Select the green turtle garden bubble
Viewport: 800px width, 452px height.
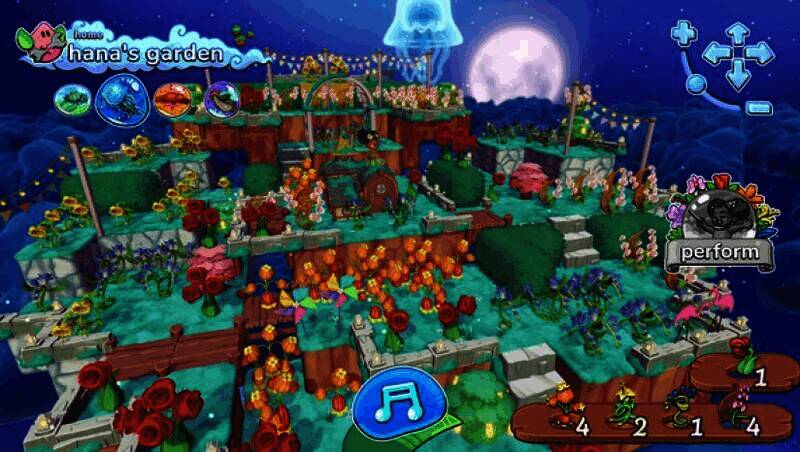(72, 98)
